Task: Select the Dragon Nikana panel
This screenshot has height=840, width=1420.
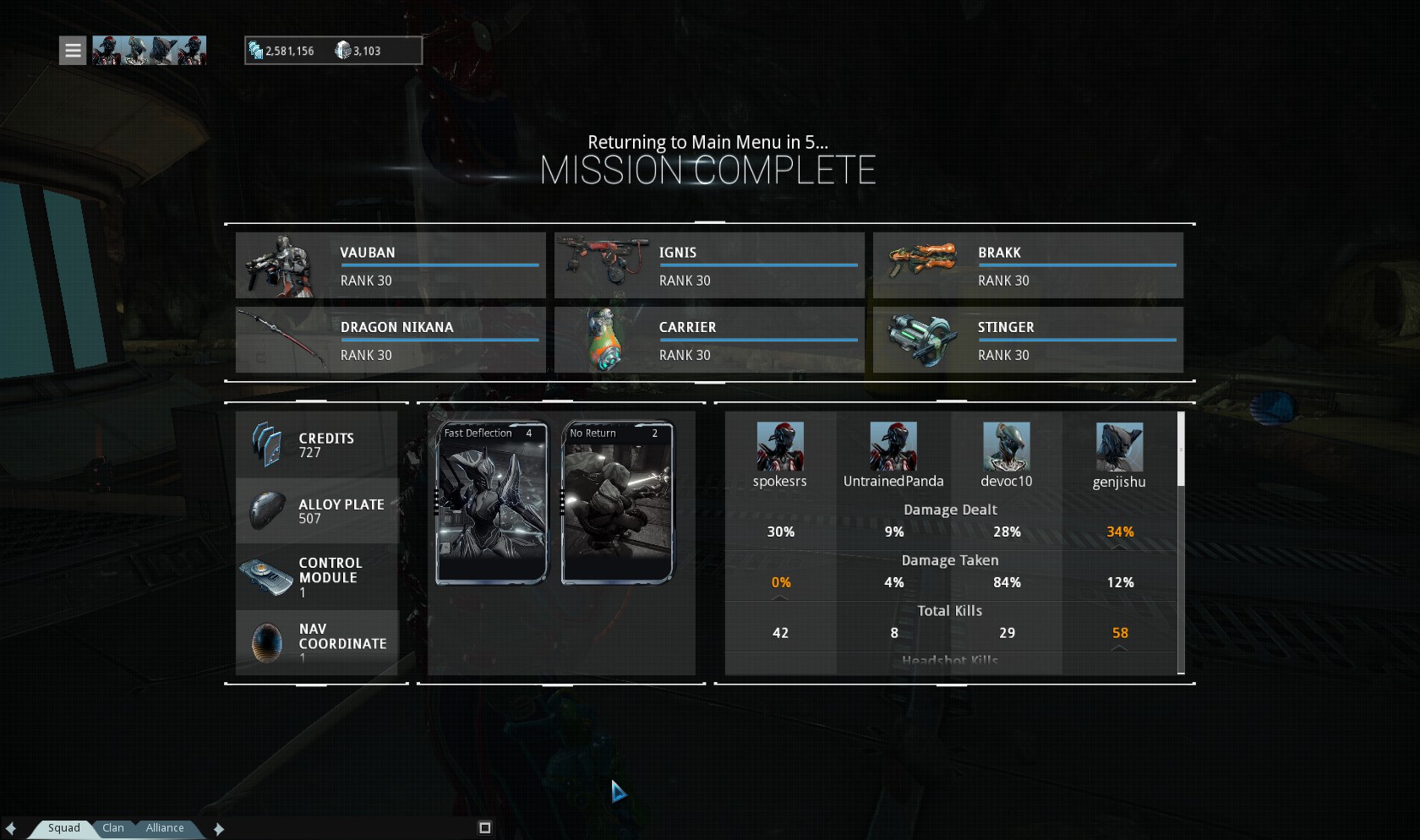Action: click(390, 340)
